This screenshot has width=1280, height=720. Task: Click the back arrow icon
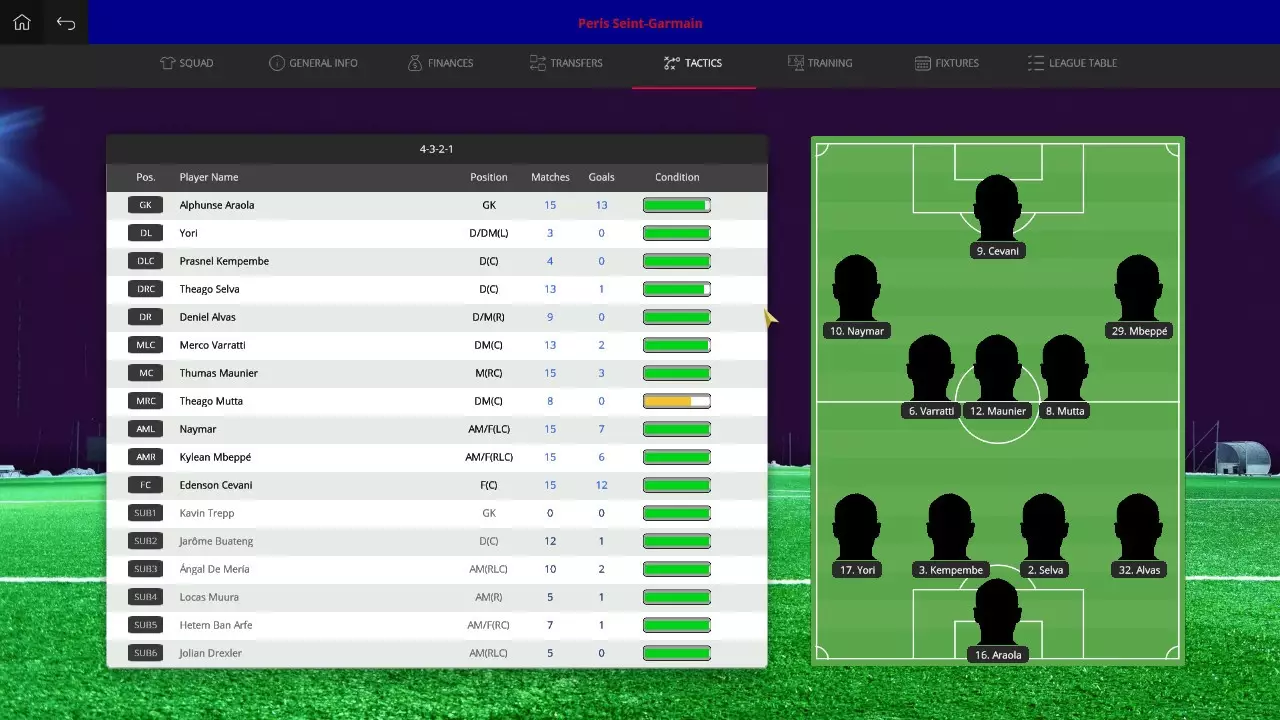pos(65,21)
